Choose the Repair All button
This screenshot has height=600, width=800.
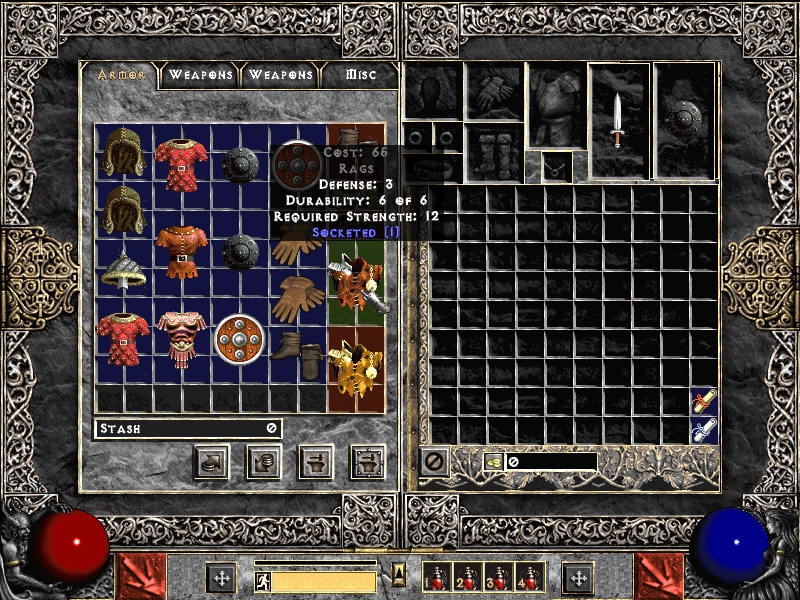(x=367, y=462)
